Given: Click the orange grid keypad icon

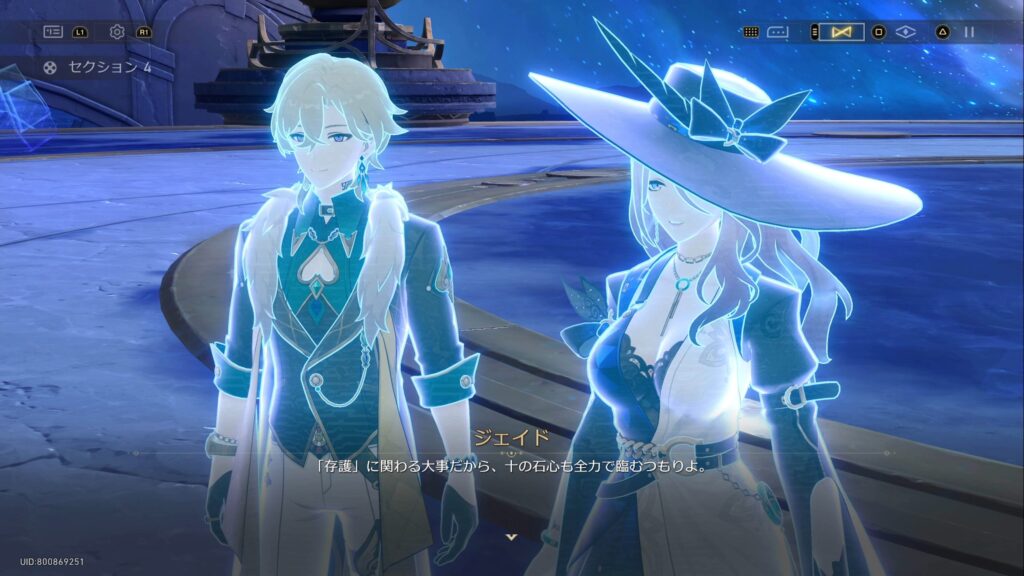Looking at the screenshot, I should click(751, 32).
